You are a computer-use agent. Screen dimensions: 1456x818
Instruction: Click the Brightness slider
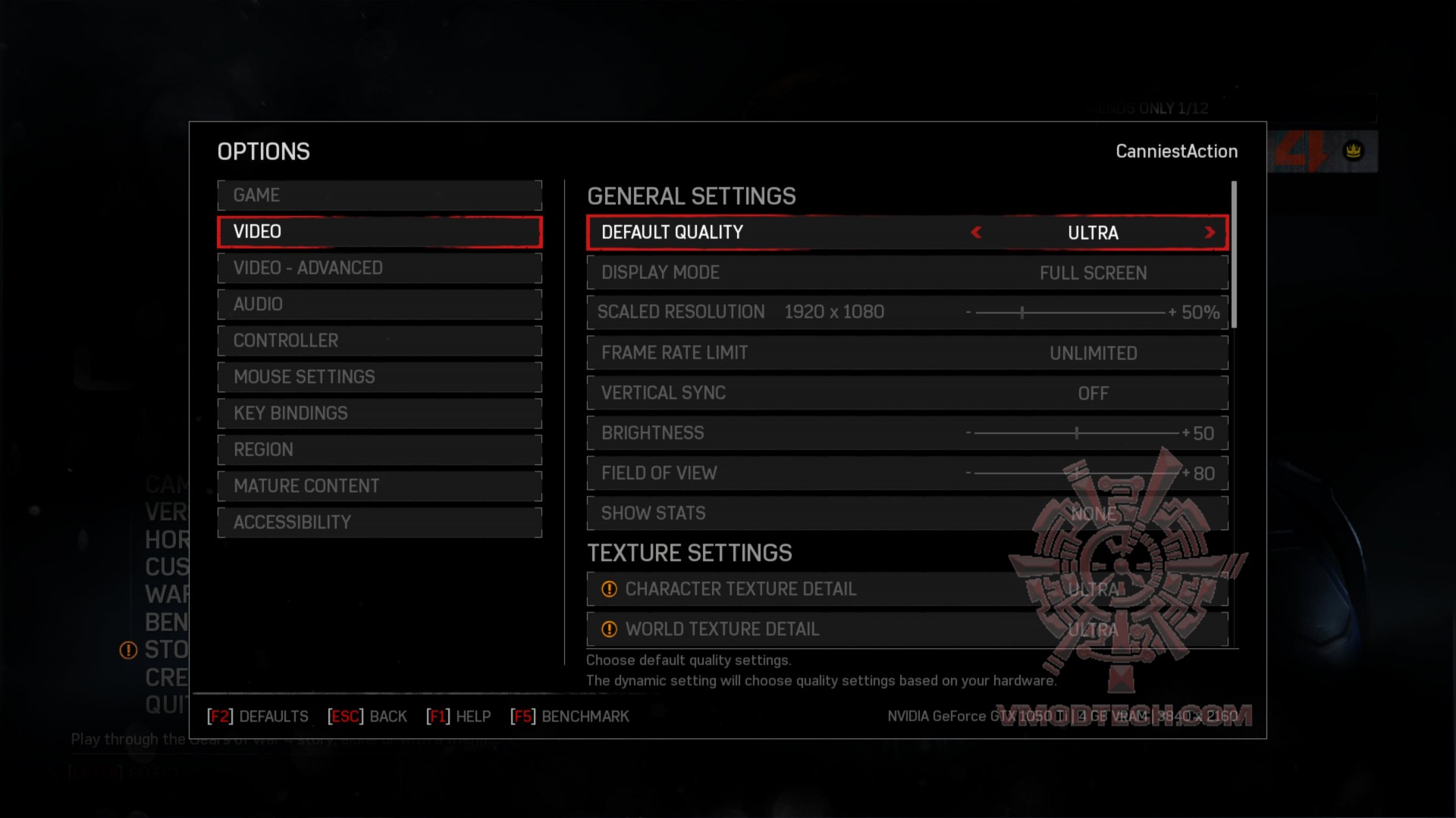pyautogui.click(x=1076, y=434)
